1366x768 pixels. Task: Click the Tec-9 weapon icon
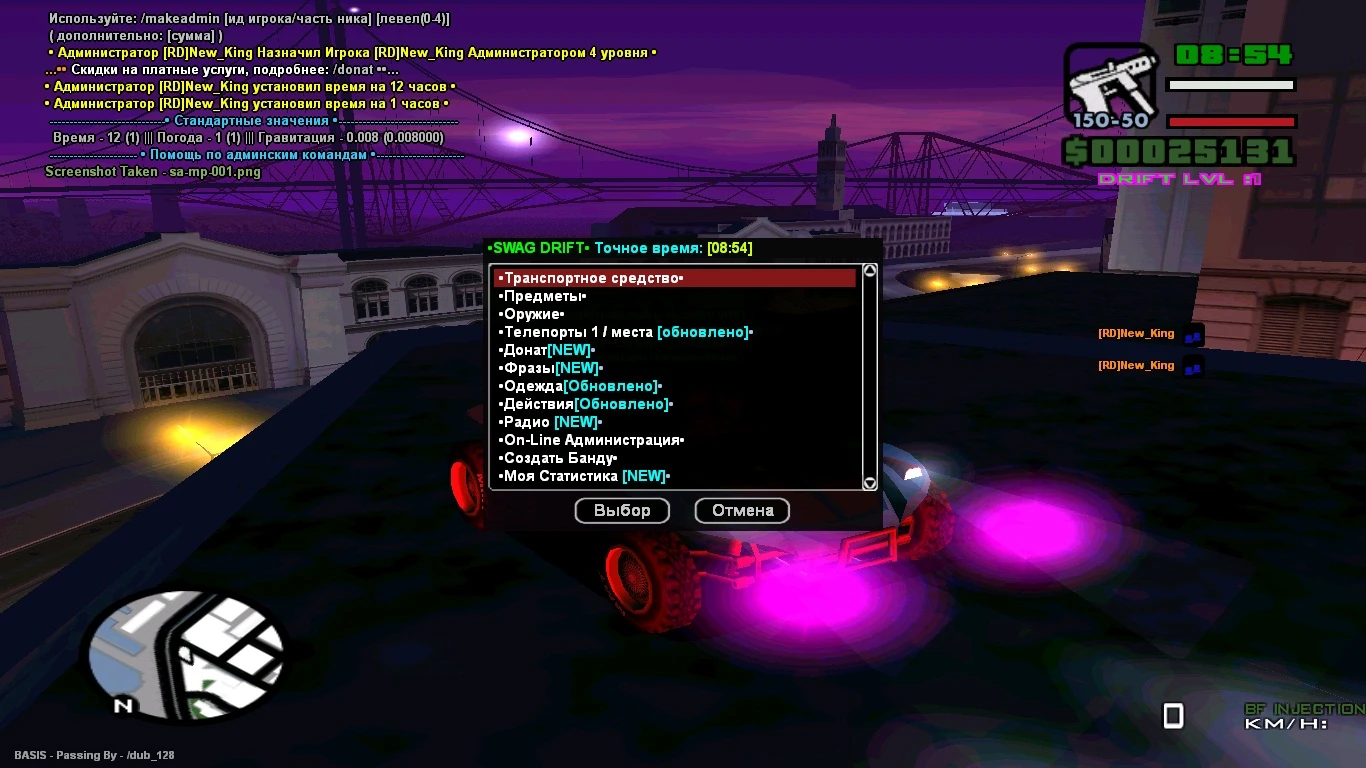point(1110,86)
